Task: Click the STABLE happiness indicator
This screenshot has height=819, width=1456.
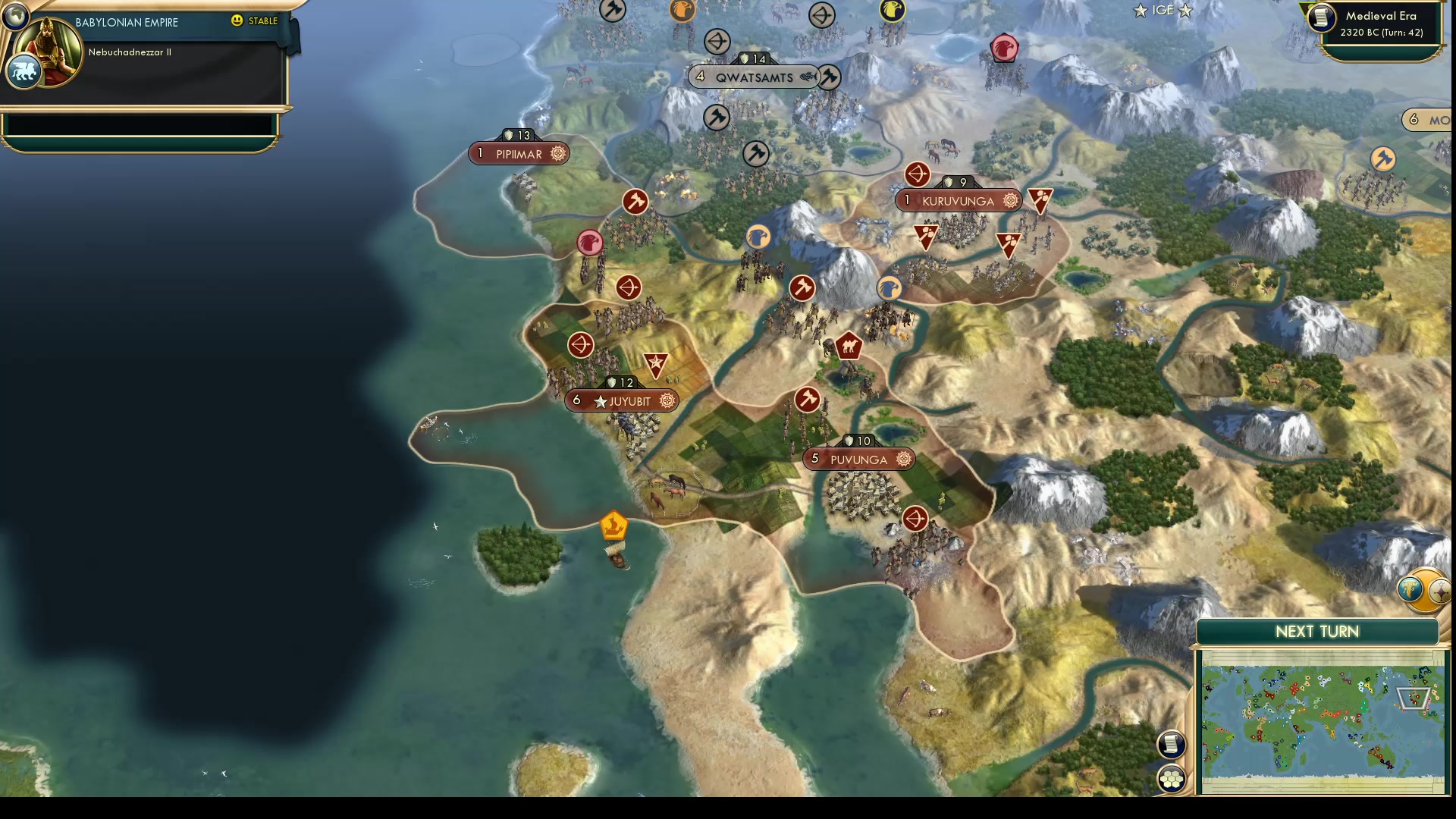Action: [x=256, y=22]
